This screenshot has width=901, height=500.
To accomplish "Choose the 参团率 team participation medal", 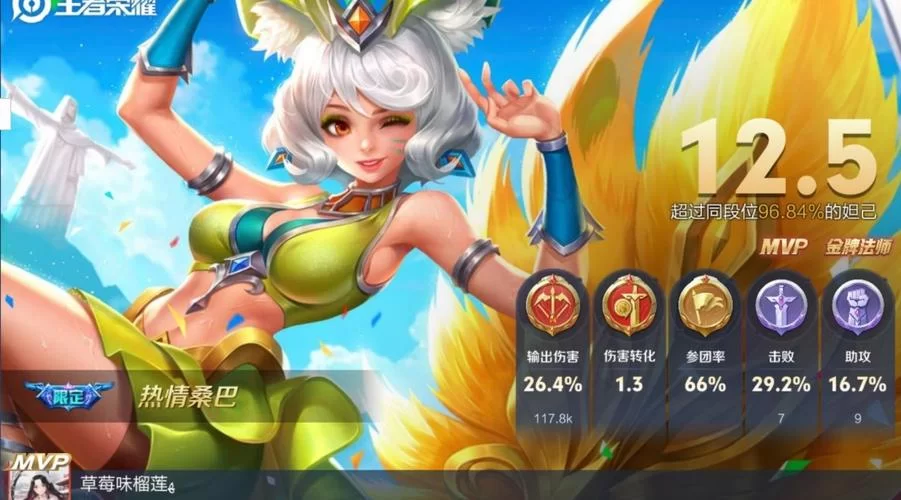I will [x=704, y=304].
